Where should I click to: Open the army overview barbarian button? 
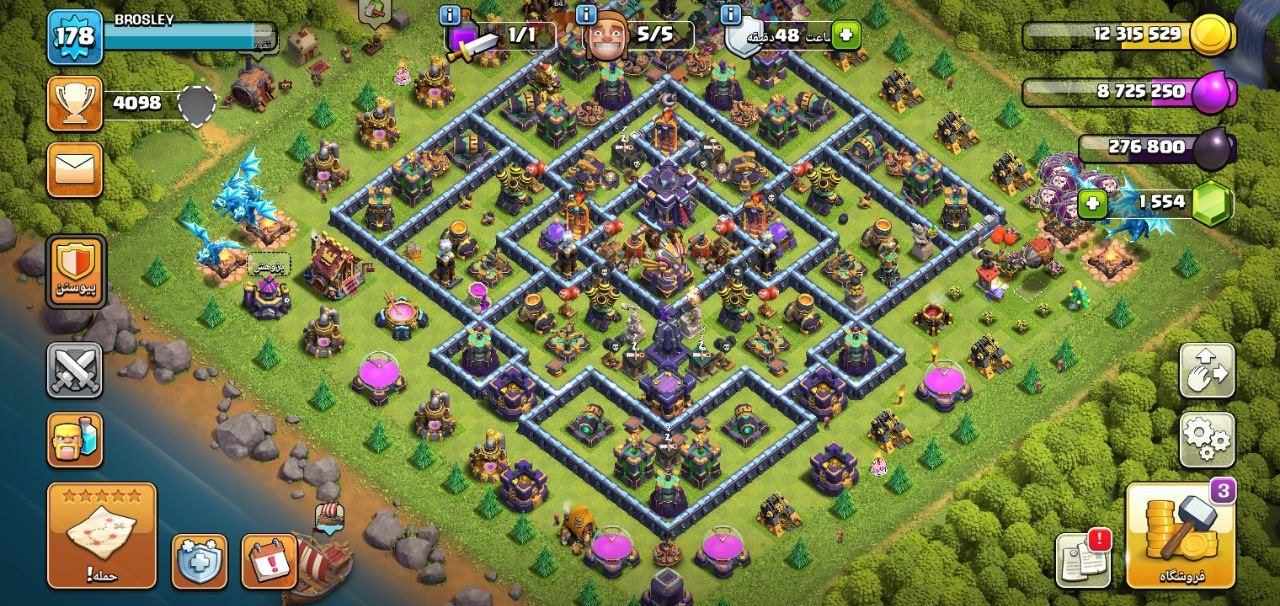click(x=75, y=441)
